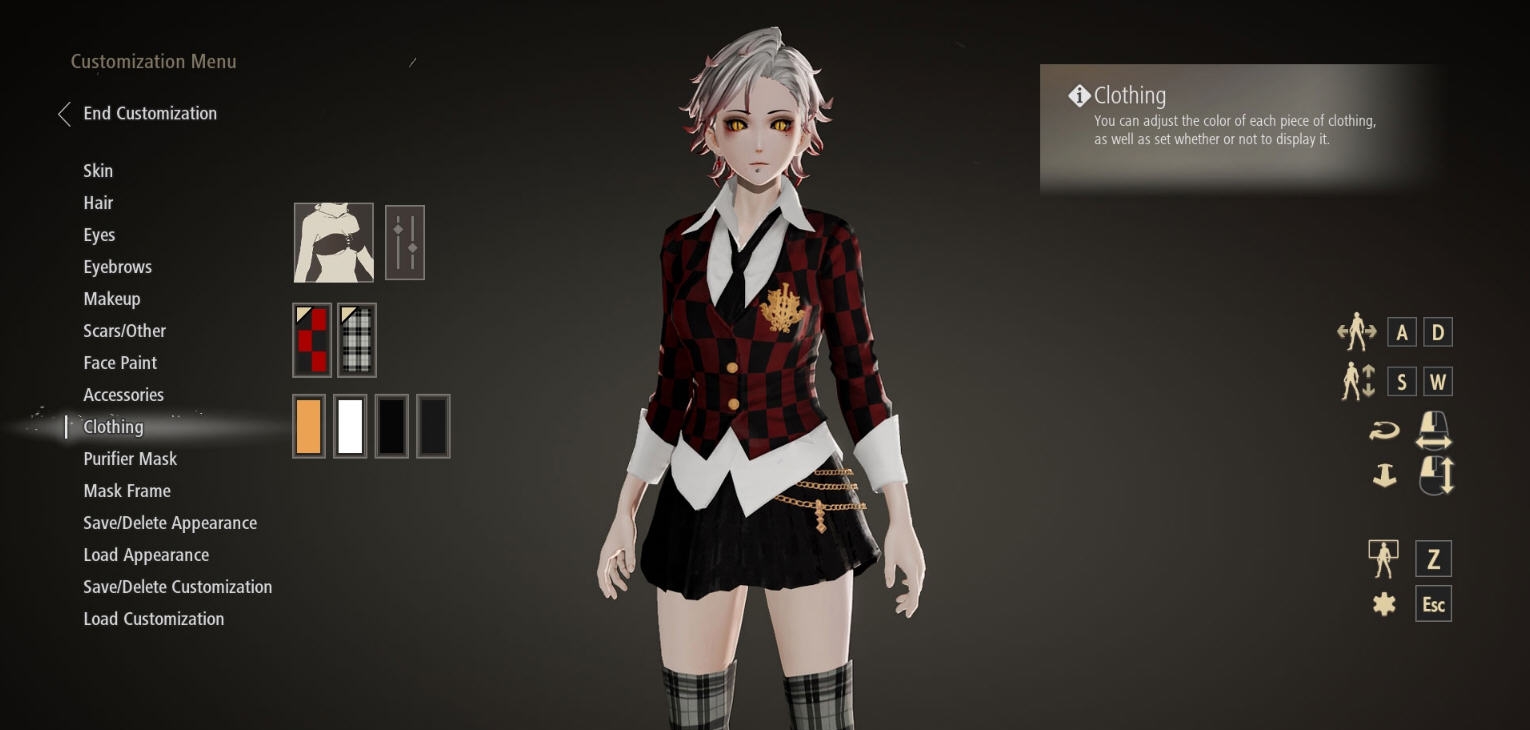Click the hide interface icon beside Z

click(1384, 558)
